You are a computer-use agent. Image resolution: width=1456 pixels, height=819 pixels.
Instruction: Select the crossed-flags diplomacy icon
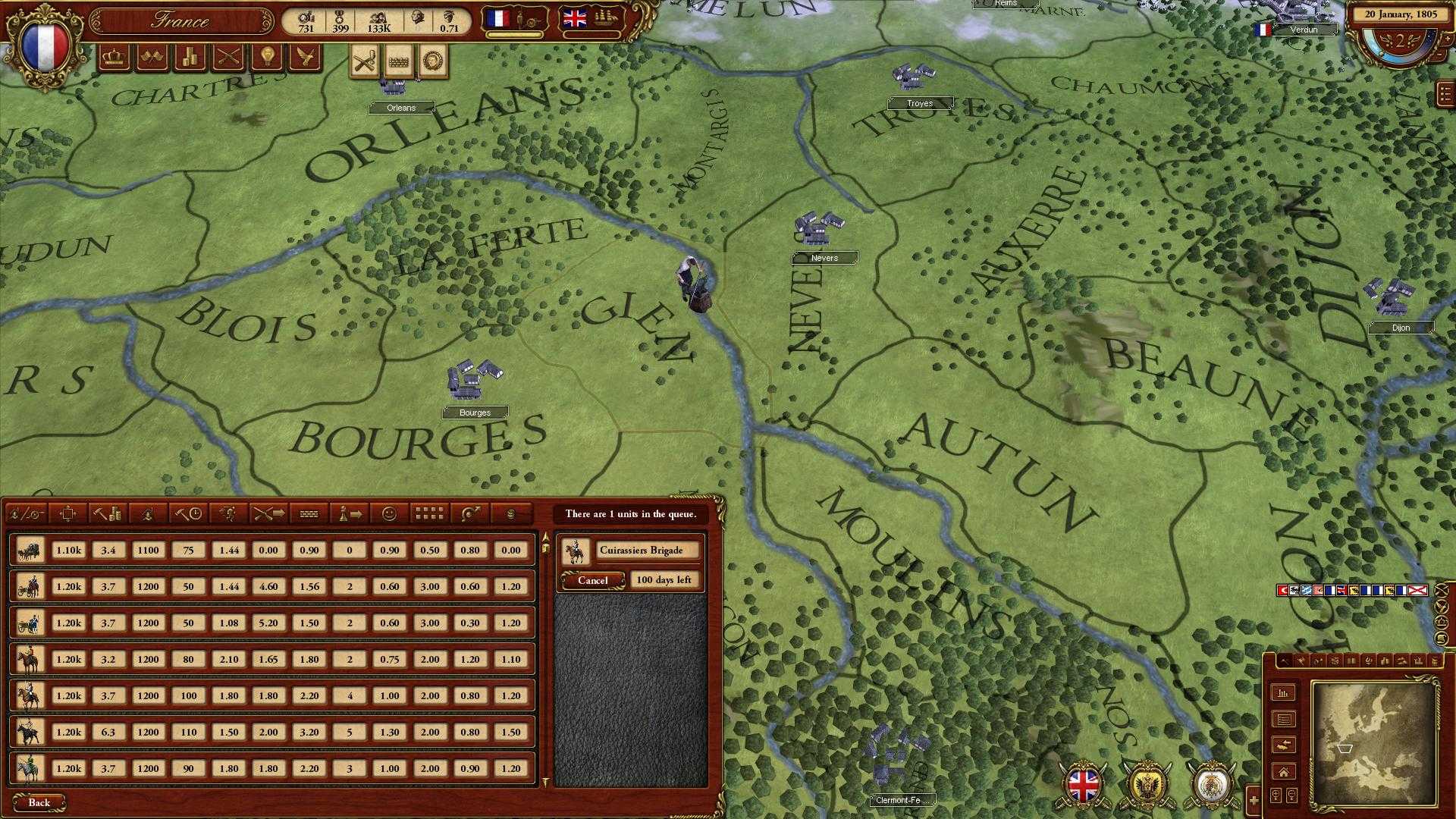pos(152,57)
